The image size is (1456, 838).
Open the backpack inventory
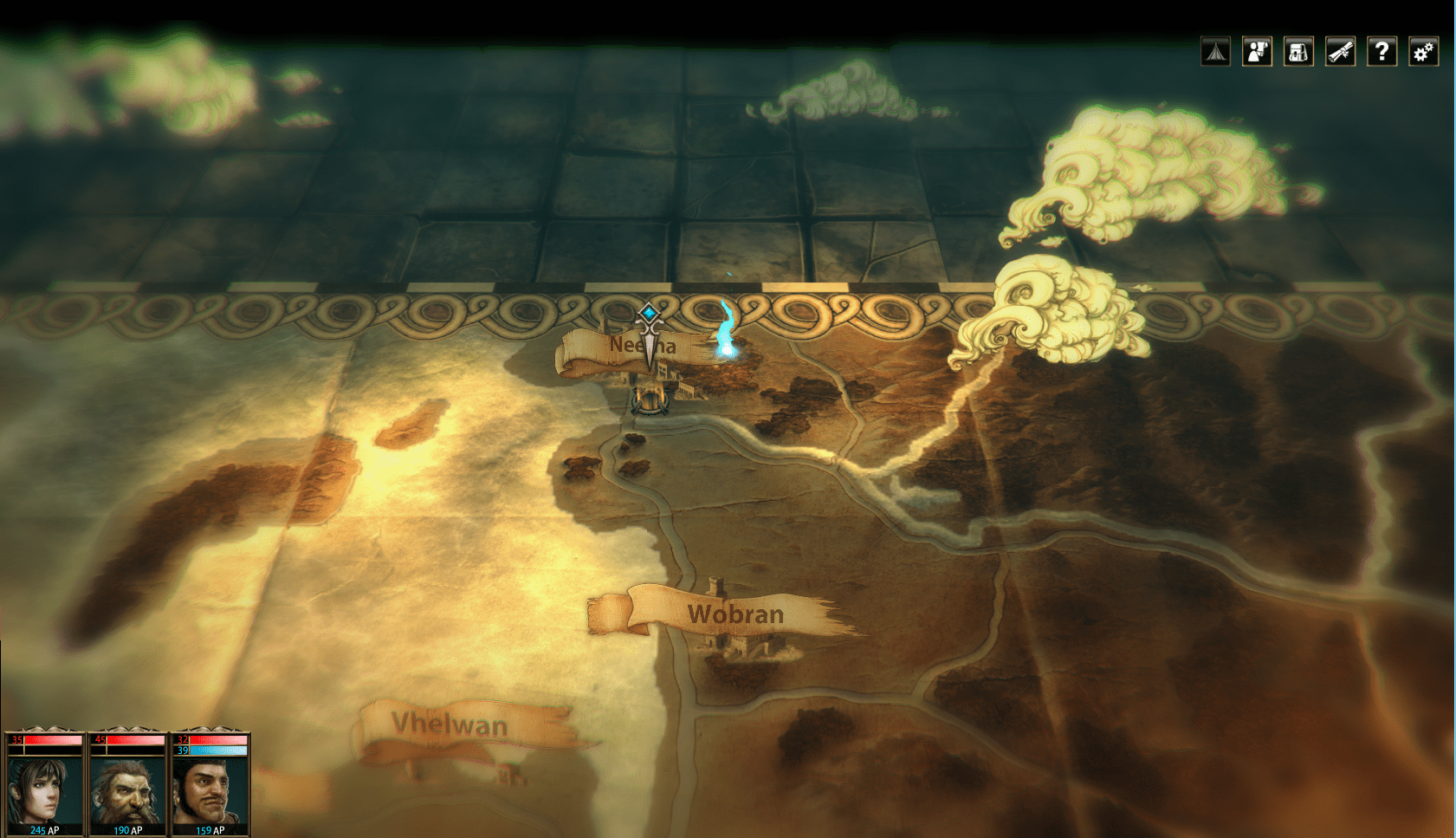pos(1298,52)
